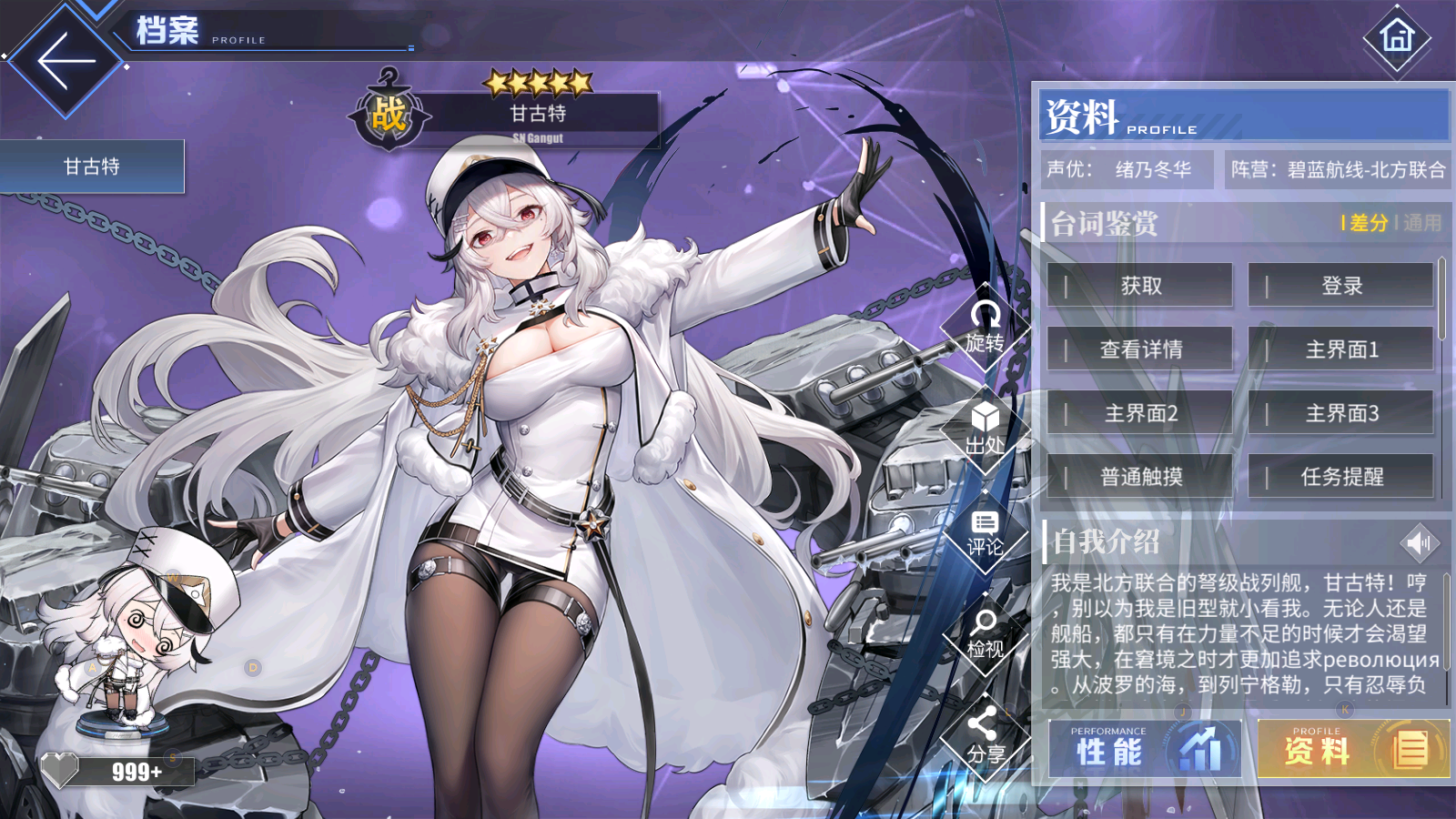Image resolution: width=1456 pixels, height=819 pixels.
Task: Activate the 检视 inspect view
Action: [985, 634]
